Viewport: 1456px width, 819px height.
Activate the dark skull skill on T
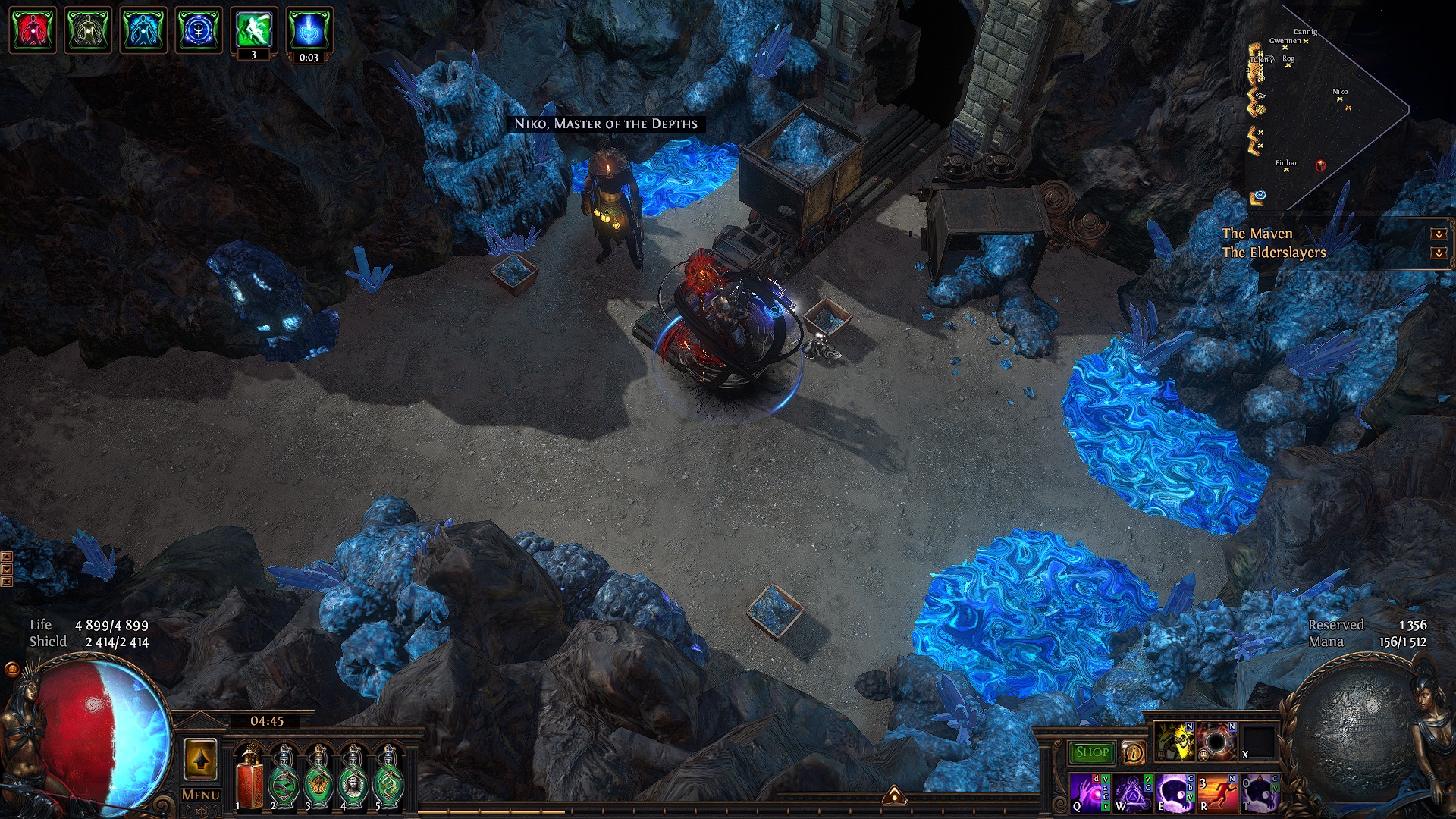[x=1259, y=792]
